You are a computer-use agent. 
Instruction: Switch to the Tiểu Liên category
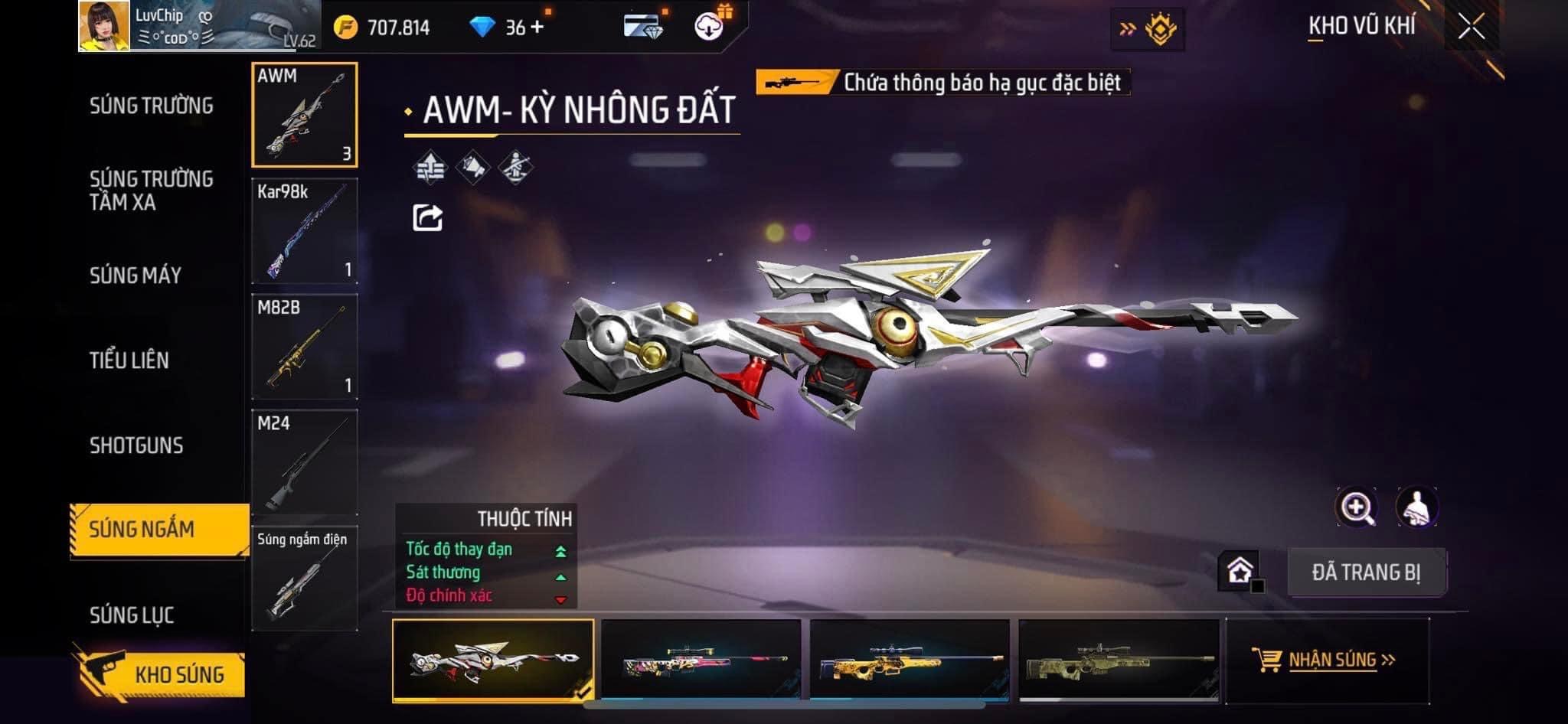click(x=129, y=360)
